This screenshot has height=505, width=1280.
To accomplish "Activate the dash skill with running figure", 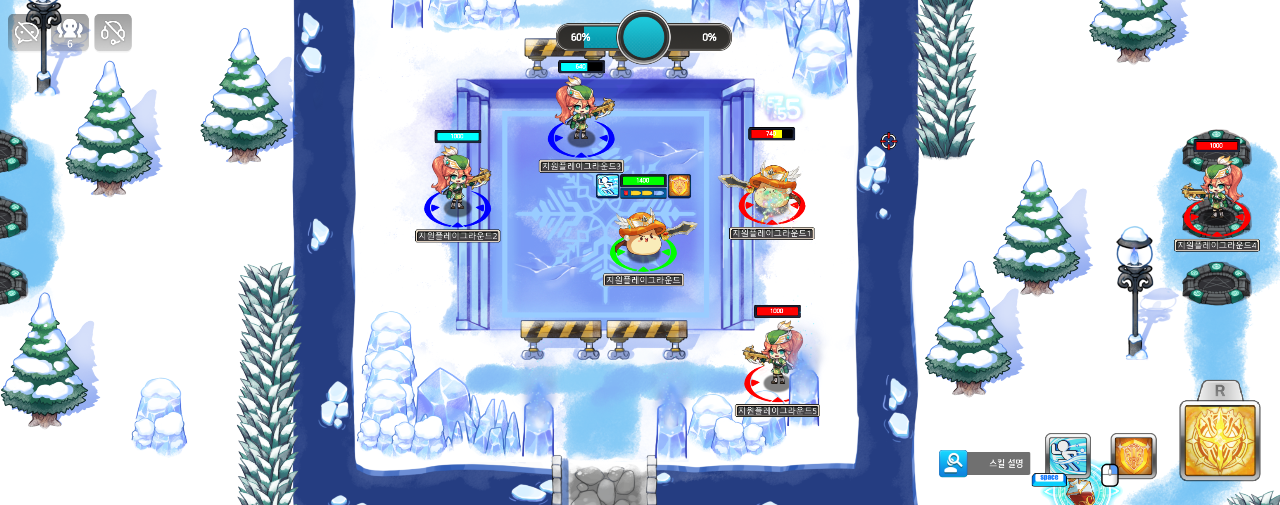I will click(1067, 455).
